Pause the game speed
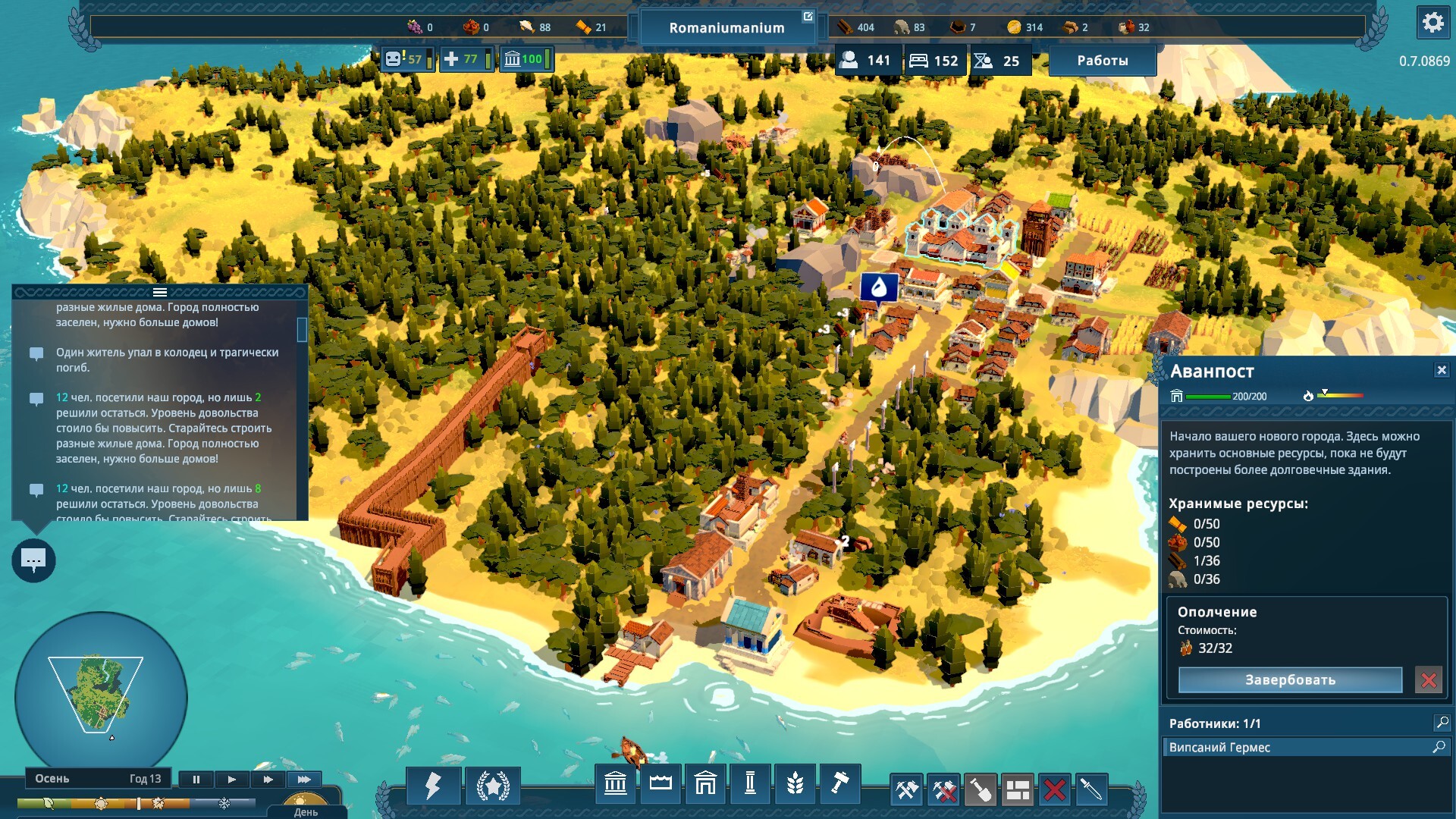This screenshot has width=1456, height=819. click(x=196, y=779)
